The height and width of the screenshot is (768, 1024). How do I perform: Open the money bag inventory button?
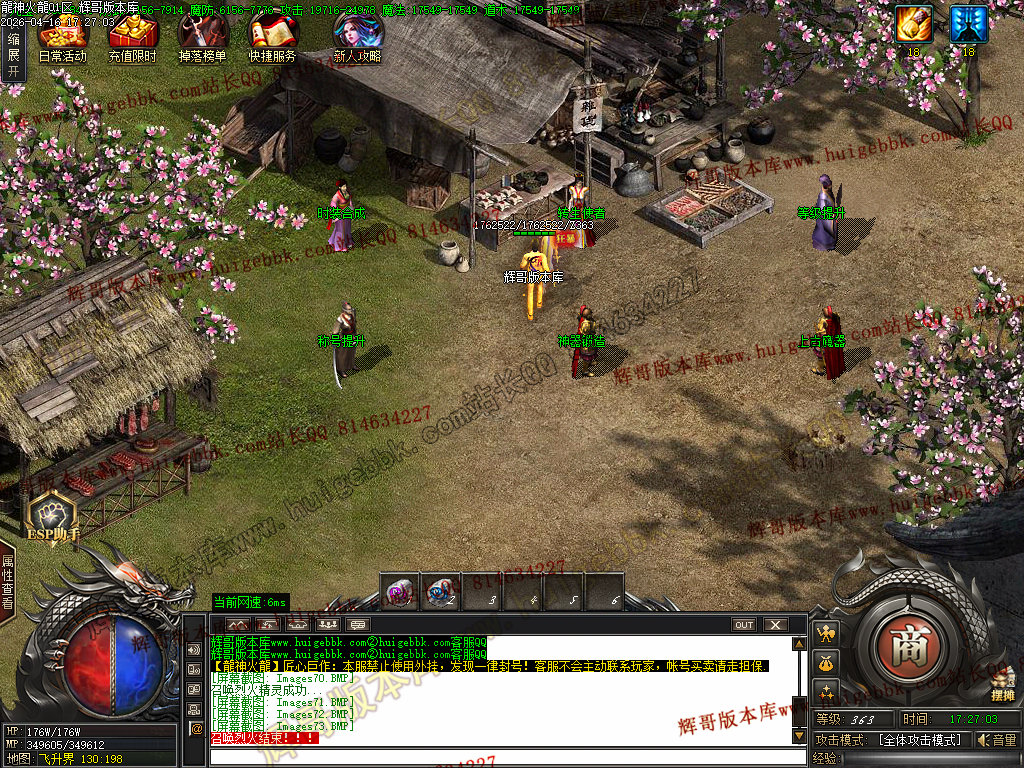tap(826, 662)
